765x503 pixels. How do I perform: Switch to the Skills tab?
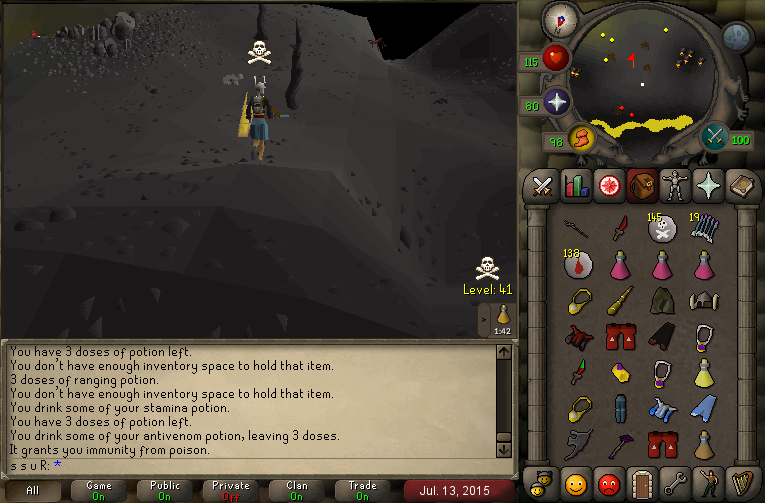click(x=575, y=186)
